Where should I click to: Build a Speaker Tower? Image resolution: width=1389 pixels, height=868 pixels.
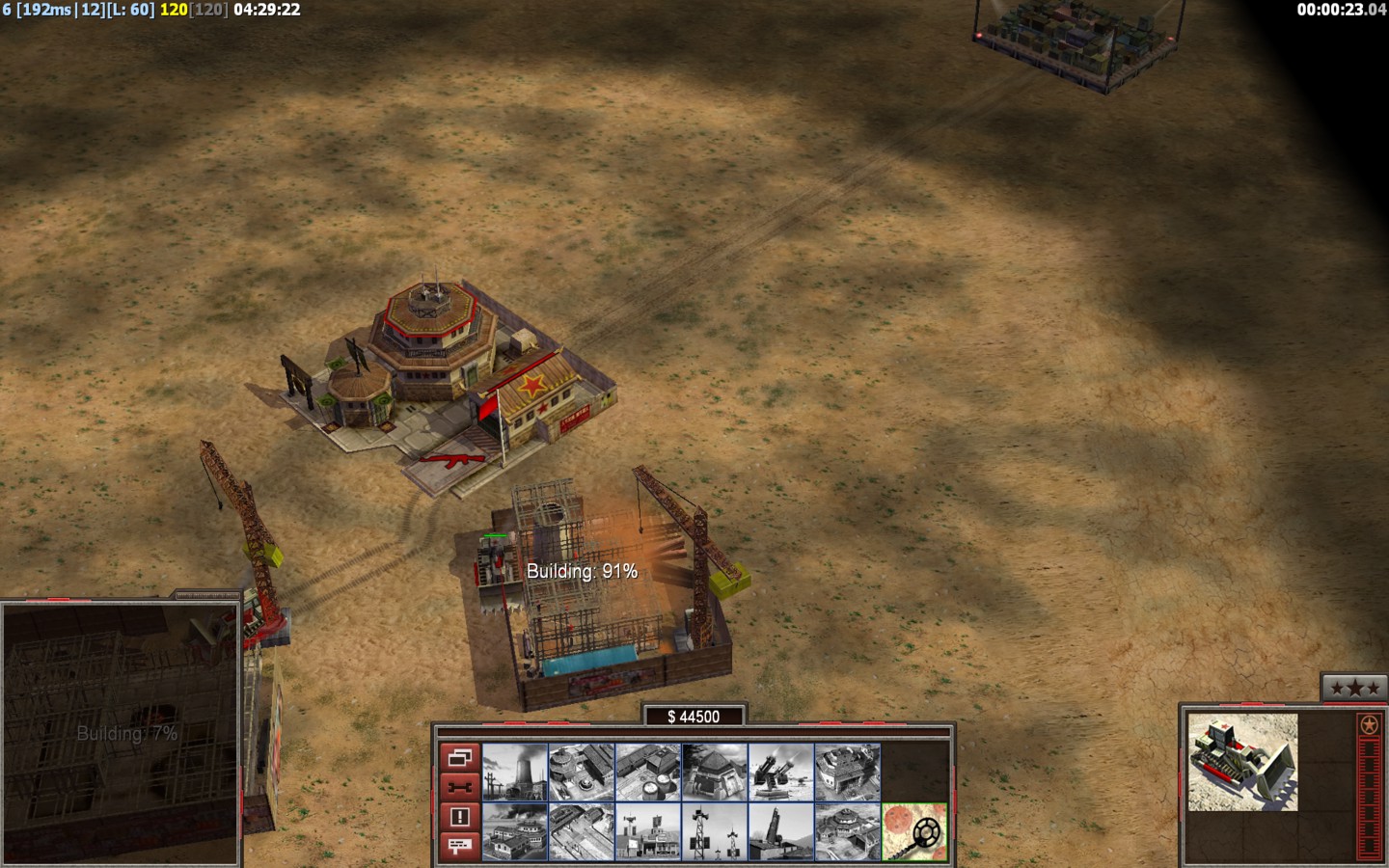point(715,831)
